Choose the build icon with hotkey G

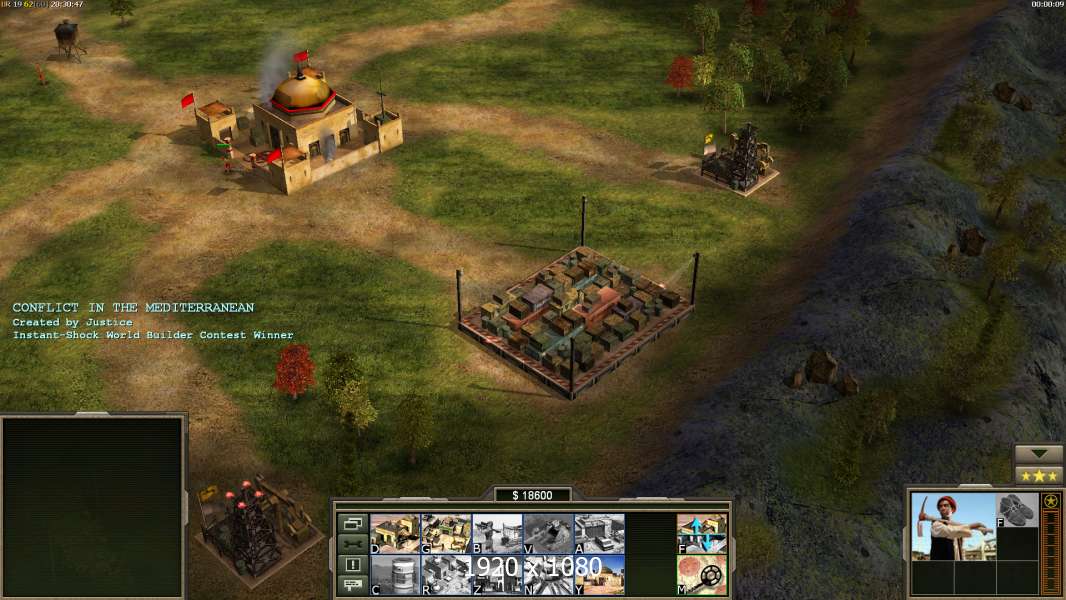[446, 533]
